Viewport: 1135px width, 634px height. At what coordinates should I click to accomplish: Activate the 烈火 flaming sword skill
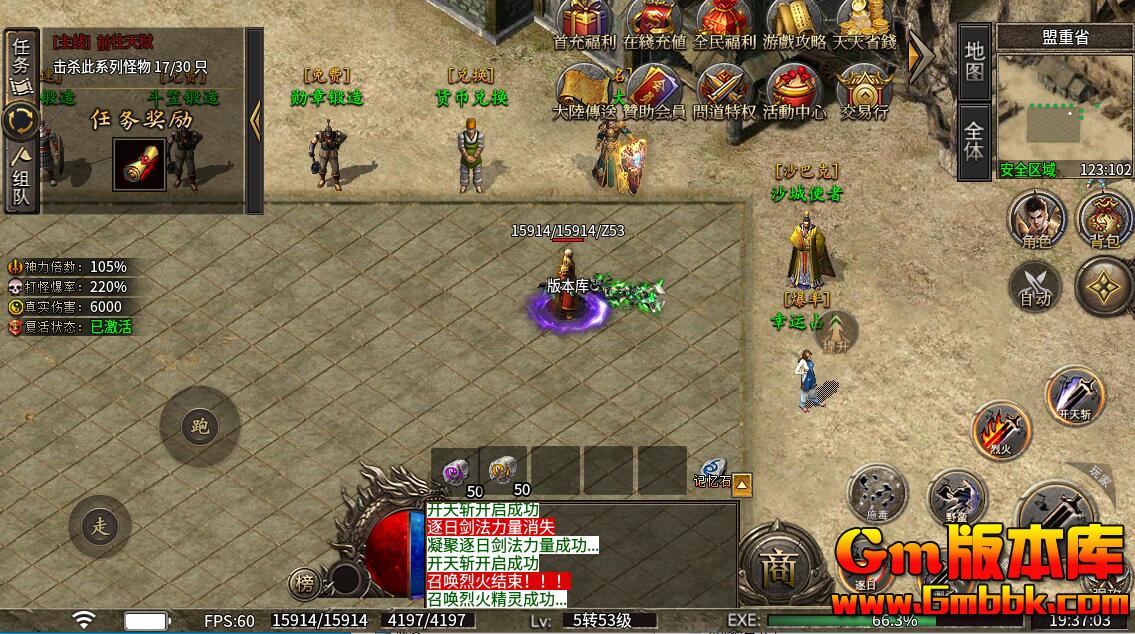pos(1002,430)
